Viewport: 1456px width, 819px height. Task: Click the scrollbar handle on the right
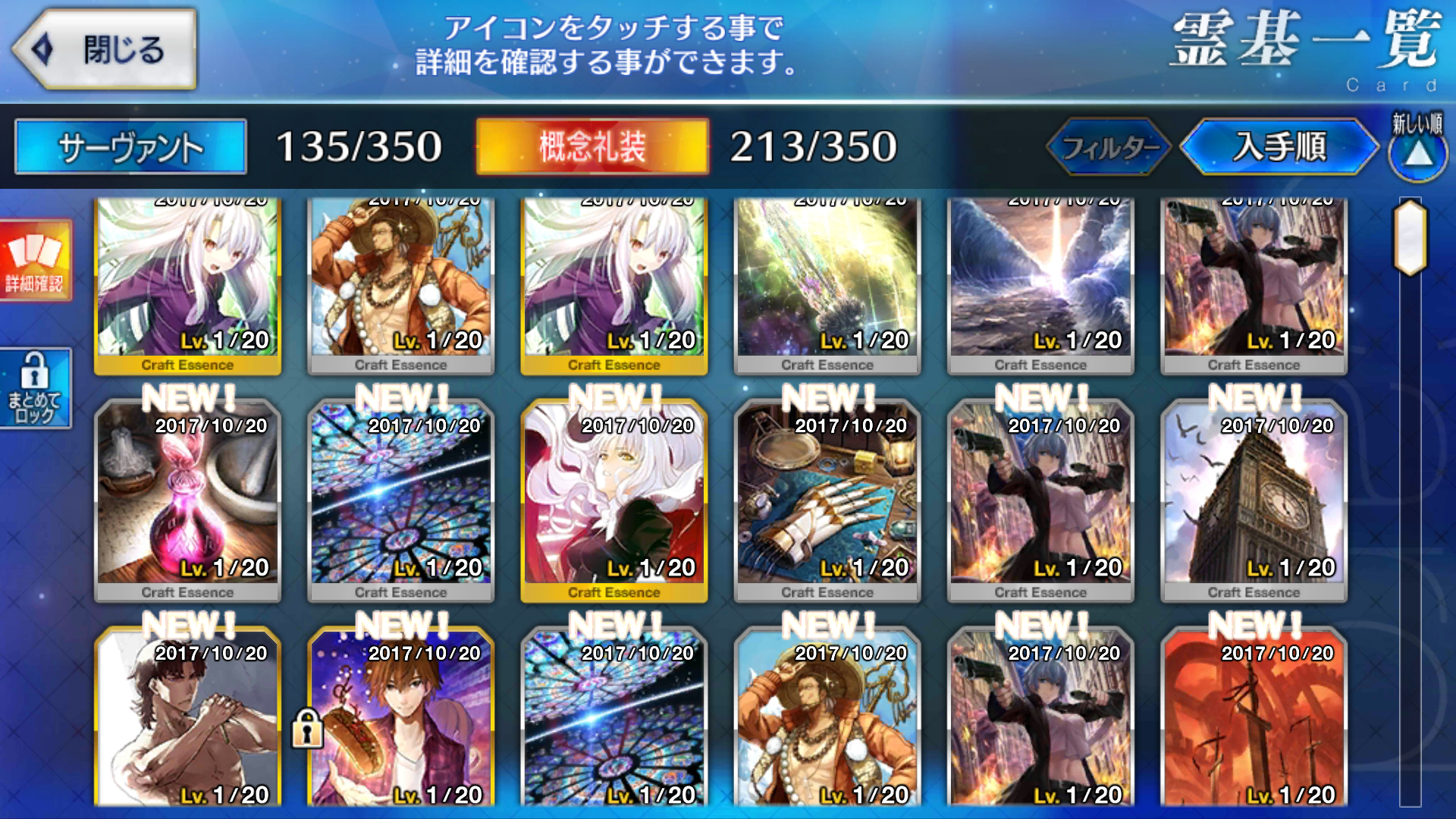click(x=1410, y=237)
